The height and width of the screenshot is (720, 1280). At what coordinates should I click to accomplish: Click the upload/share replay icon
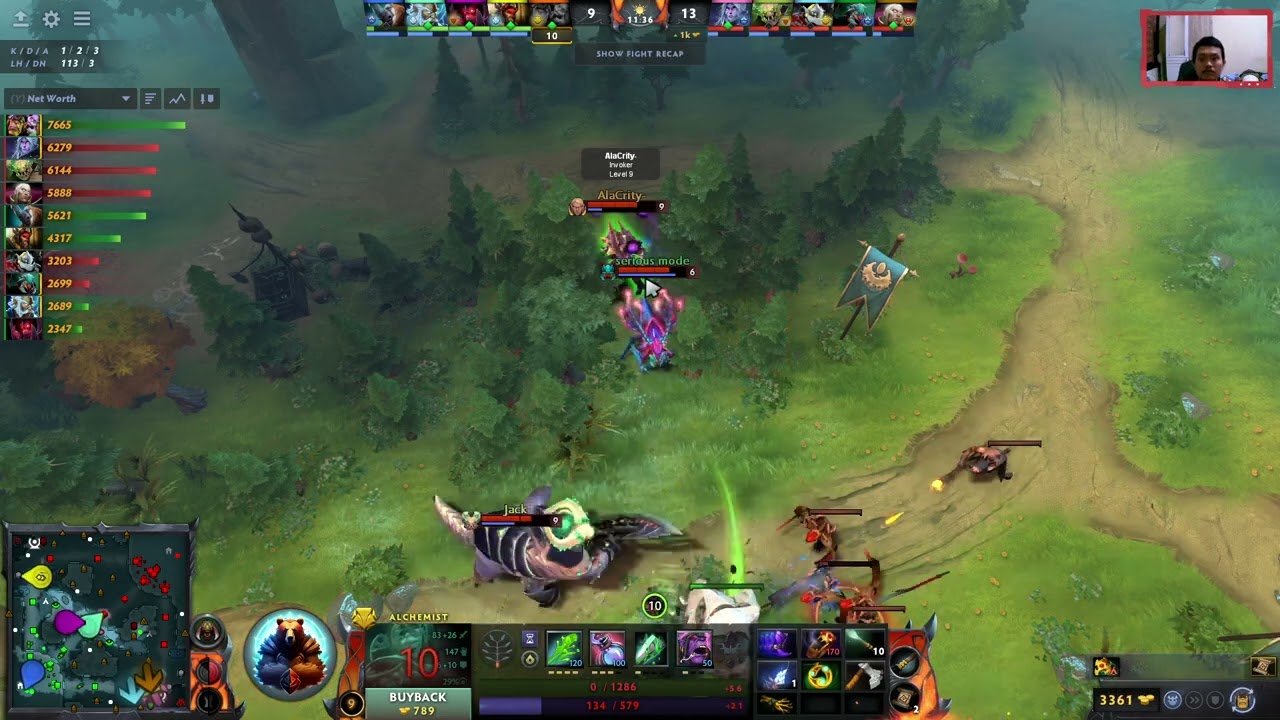coord(21,17)
